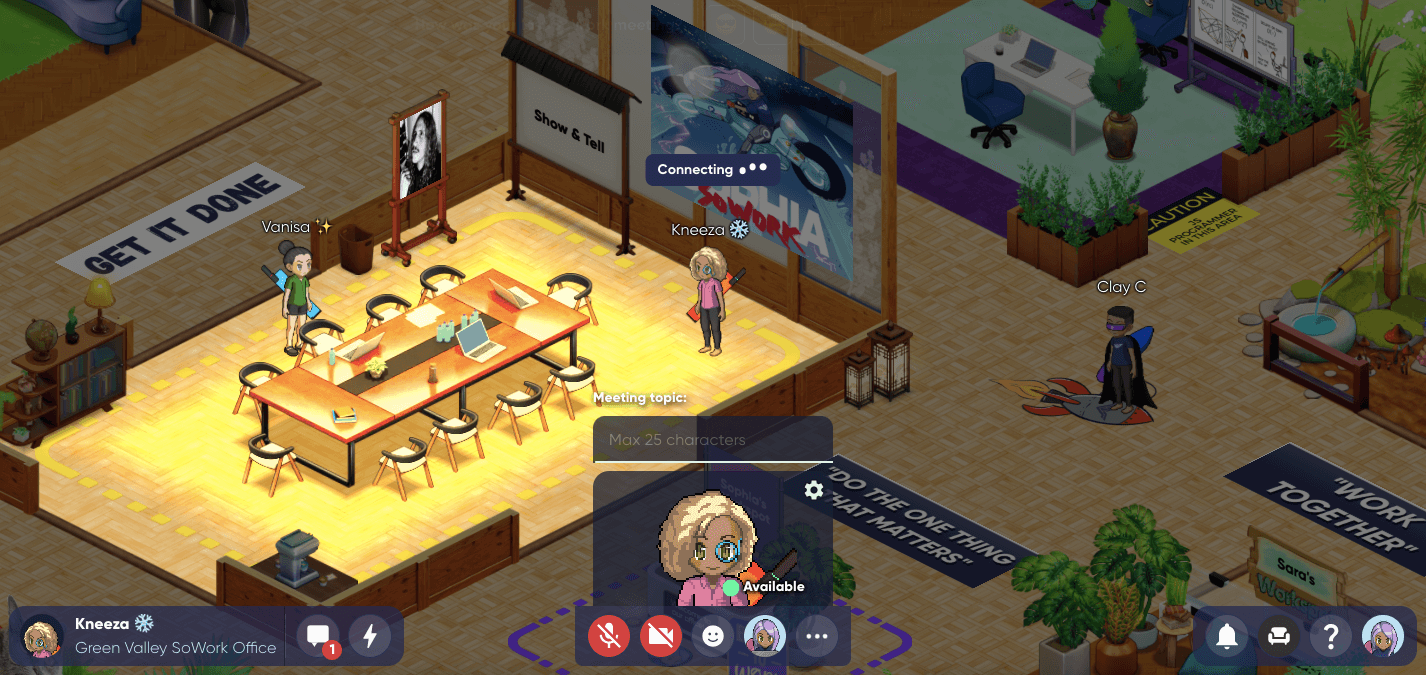Open the smiley emoji reactions
Viewport: 1426px width, 675px height.
point(713,635)
